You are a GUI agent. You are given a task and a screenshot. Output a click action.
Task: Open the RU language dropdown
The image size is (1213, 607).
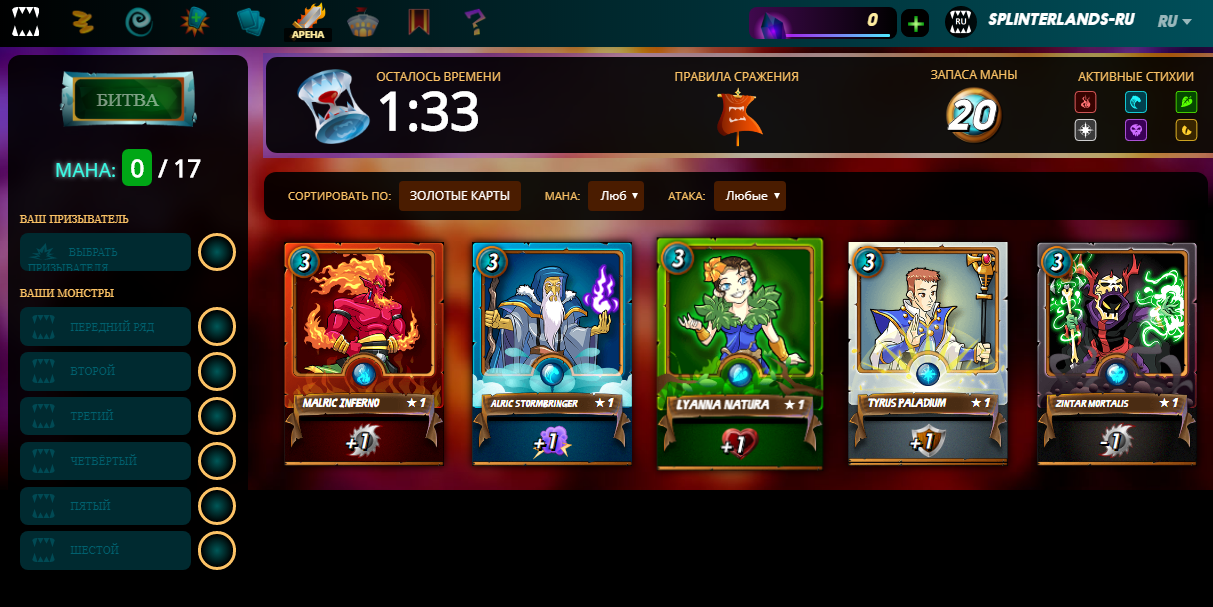coord(1174,21)
